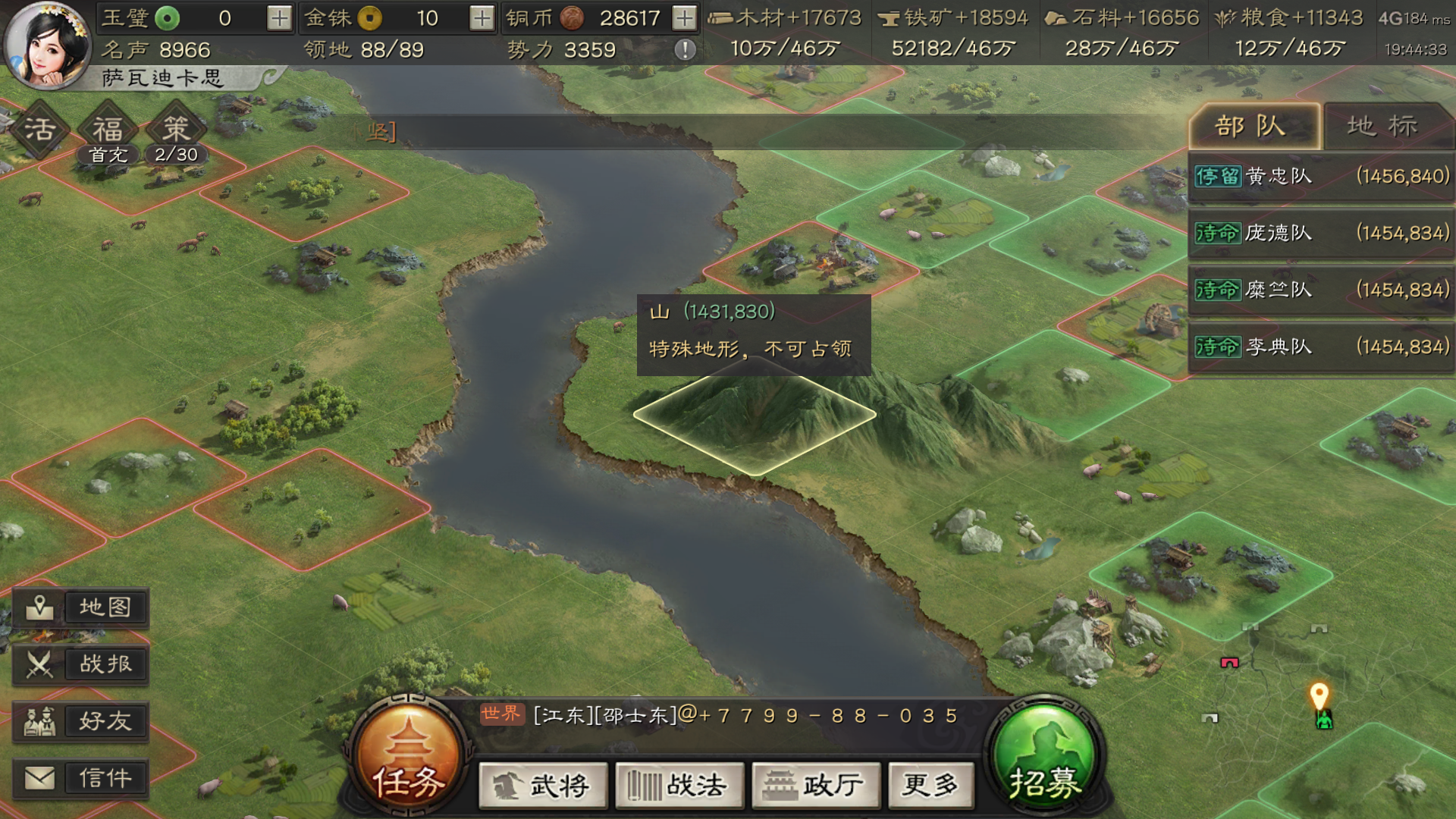Open the 武将 generals panel

[x=543, y=786]
